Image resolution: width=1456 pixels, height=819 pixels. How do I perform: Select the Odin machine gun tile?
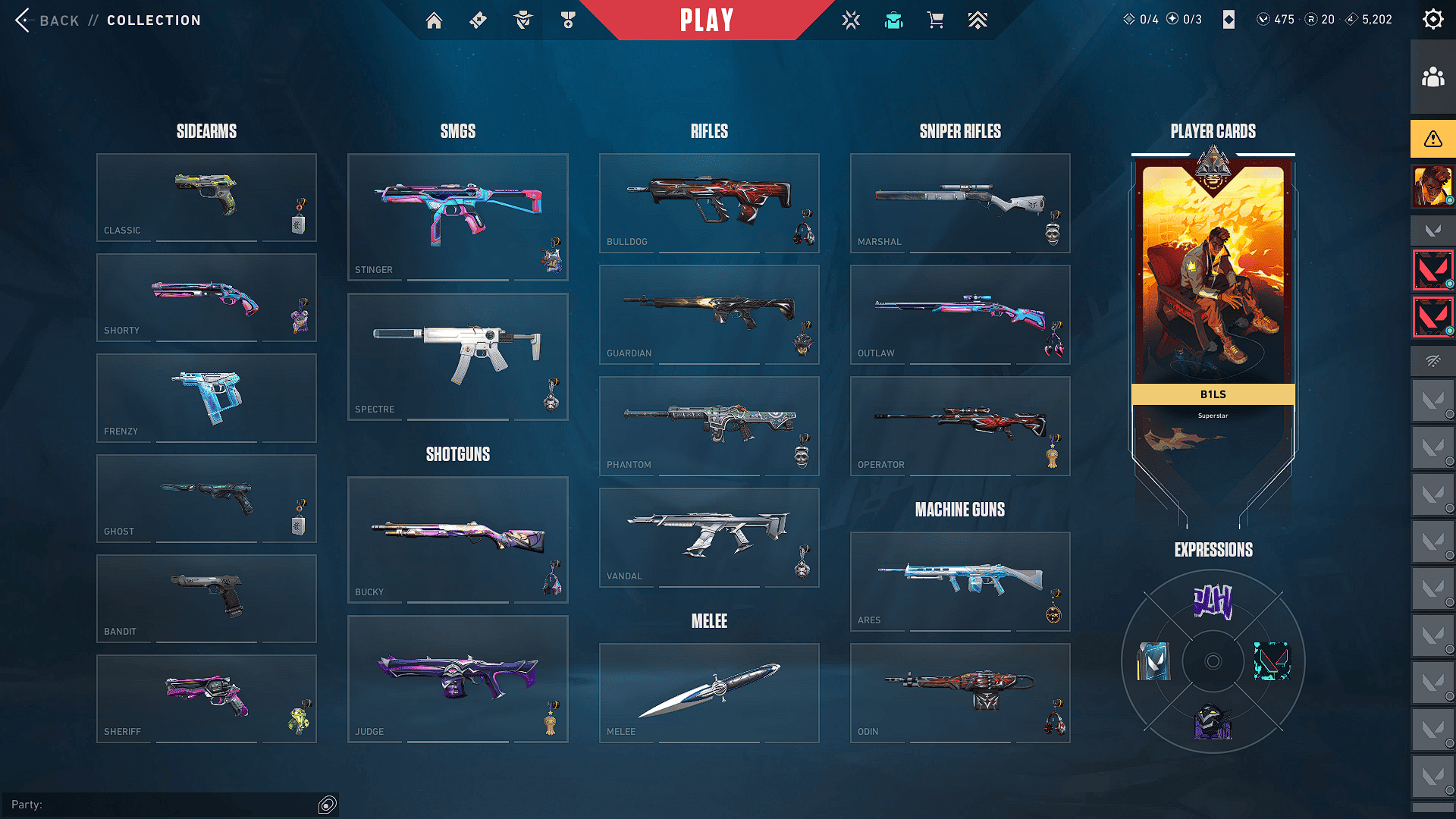[960, 692]
